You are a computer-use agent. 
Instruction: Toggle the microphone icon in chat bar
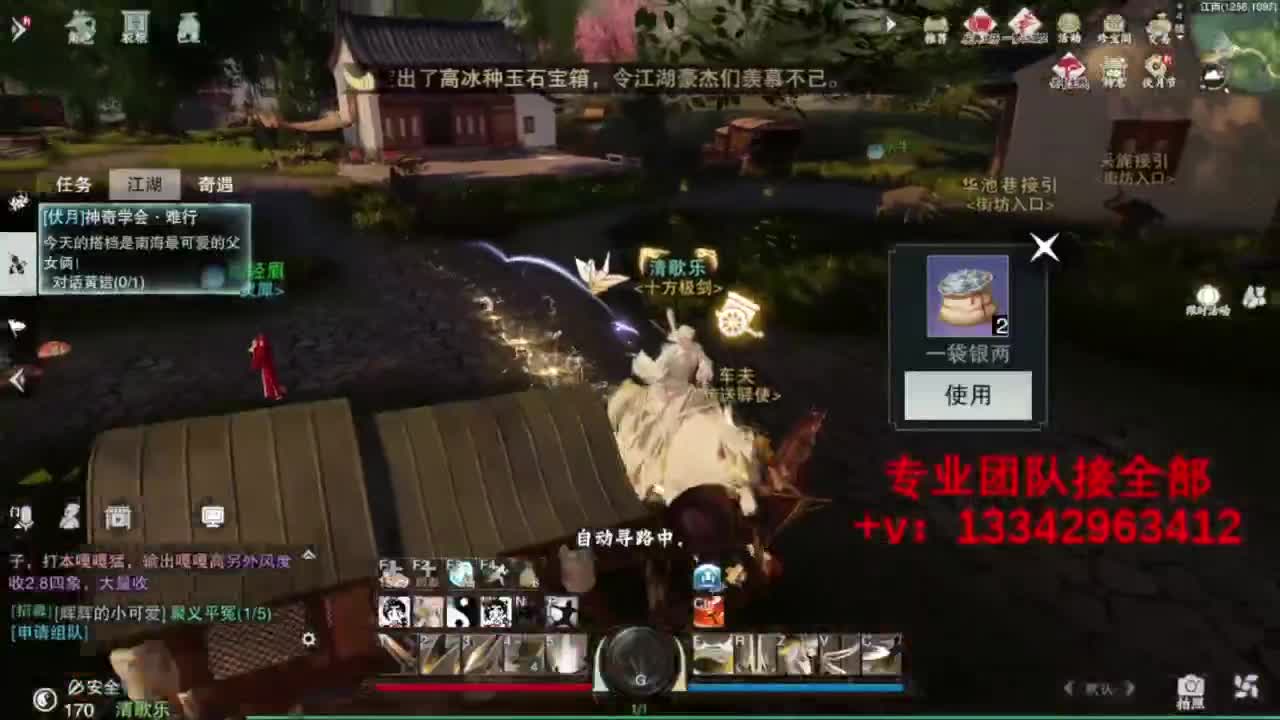25,517
